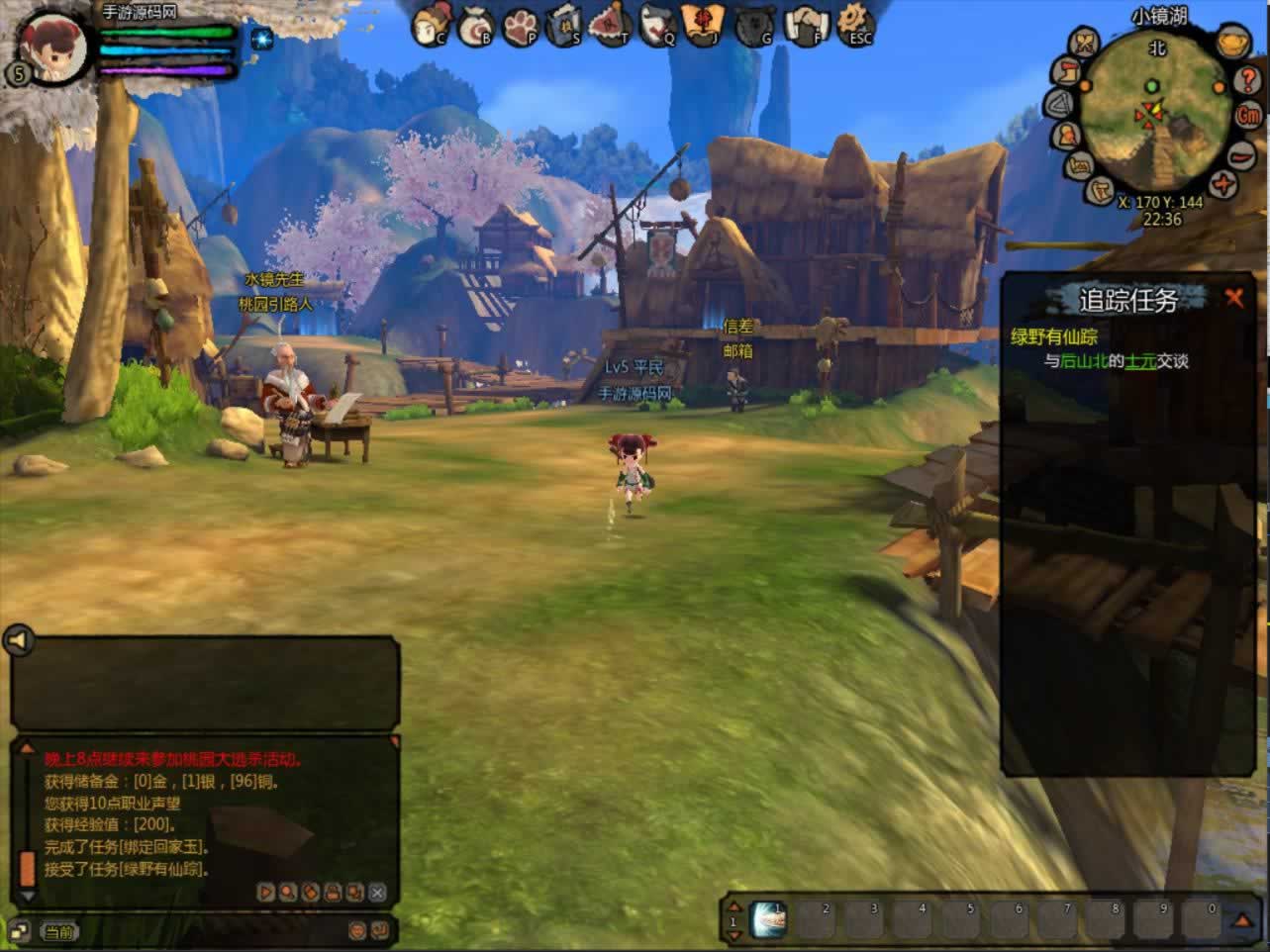Click the player portrait avatar
1270x952 pixels.
pos(49,45)
